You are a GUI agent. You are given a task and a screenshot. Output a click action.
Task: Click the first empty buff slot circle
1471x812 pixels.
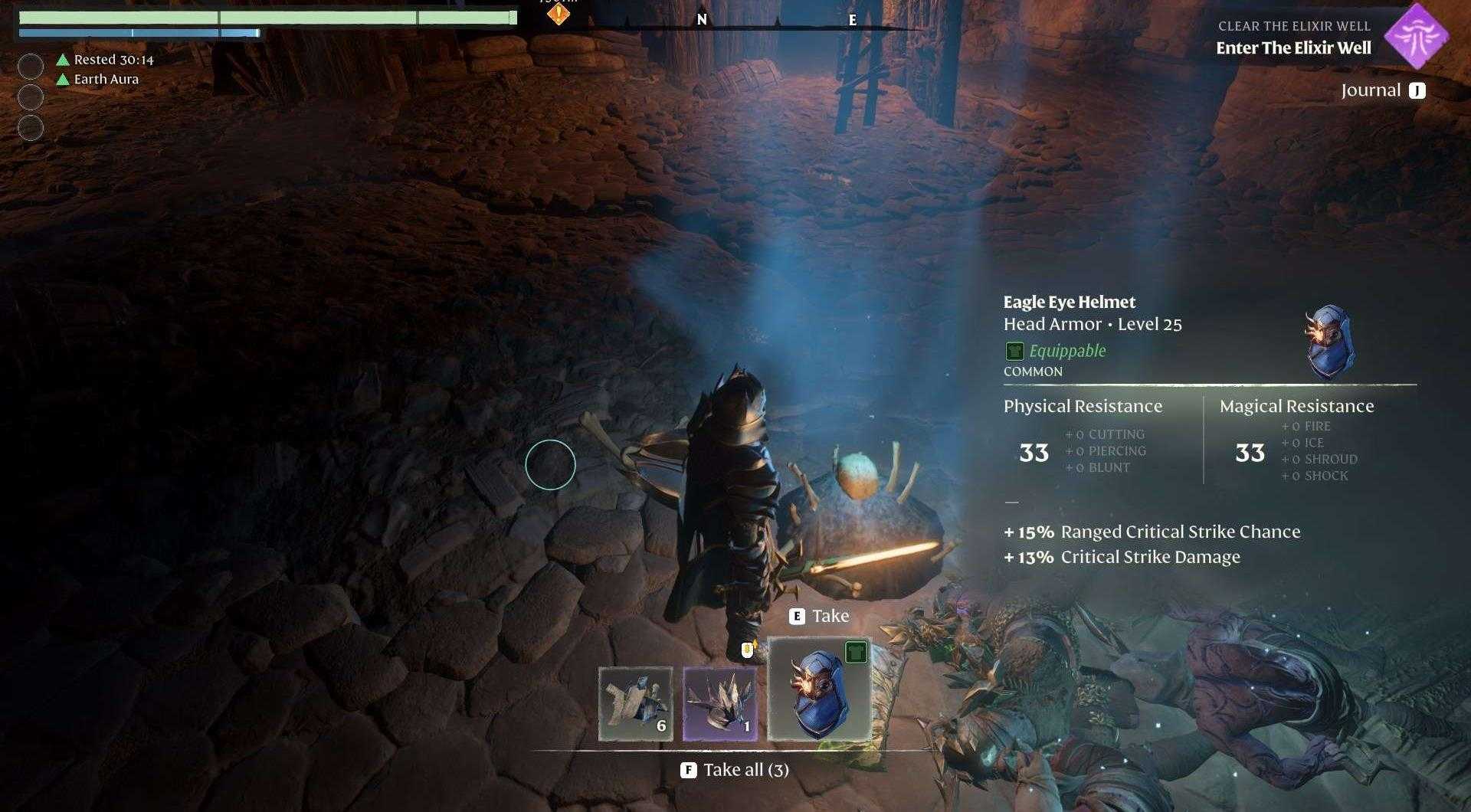(31, 67)
